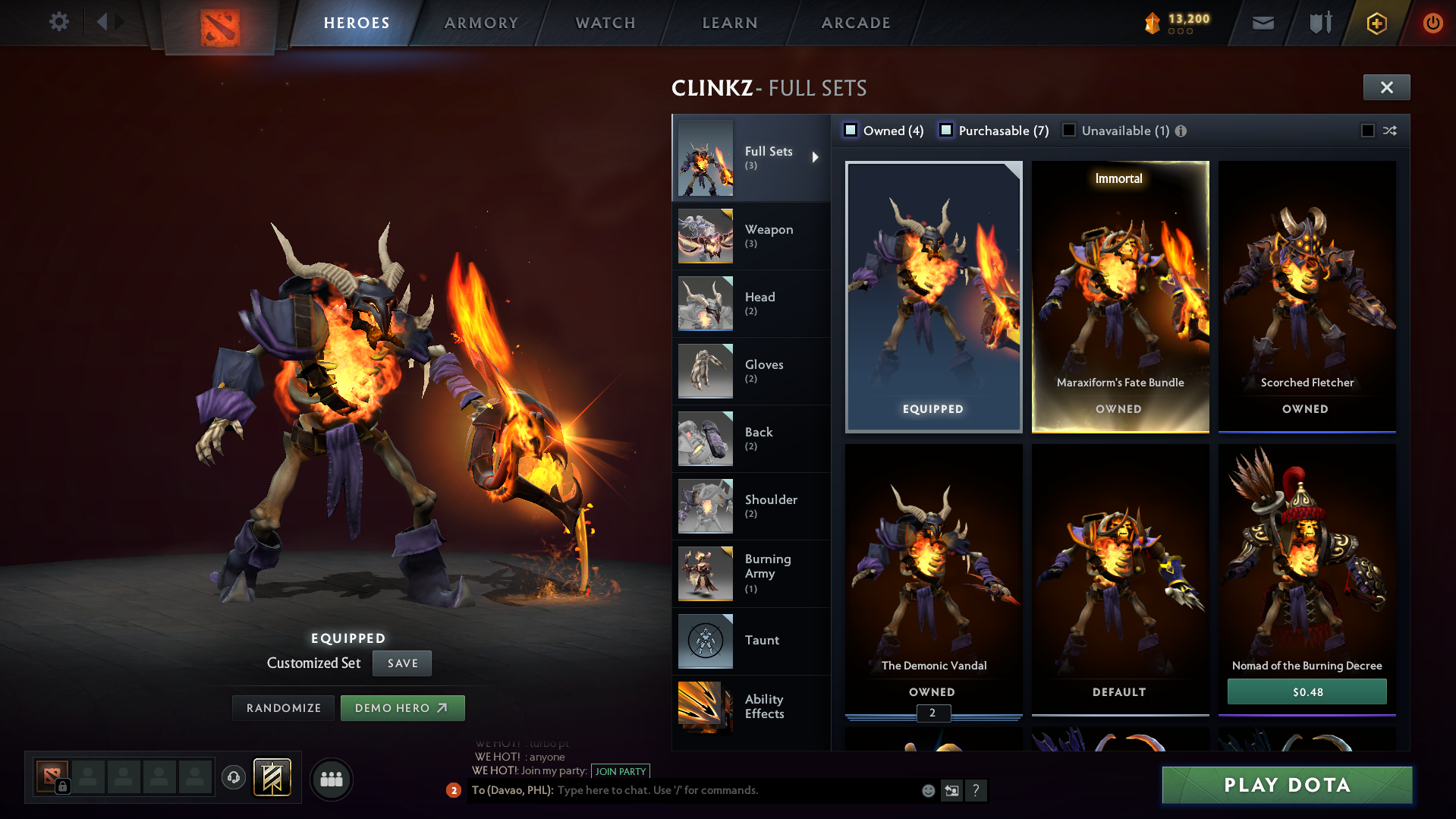Open the Dota Plus hexagon icon
This screenshot has height=819, width=1456.
point(1376,23)
